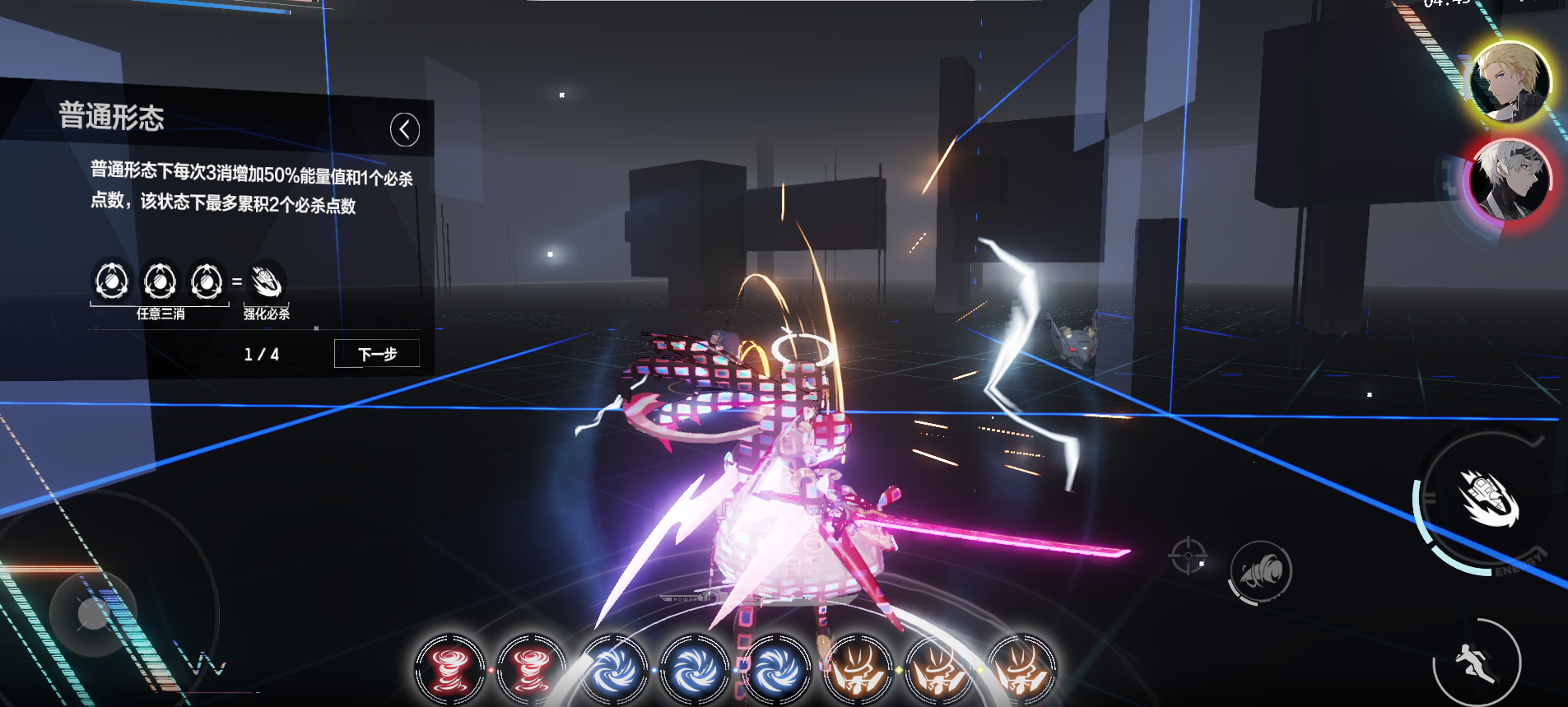Trigger the signature move button beside the crosshair
1568x707 pixels.
[1260, 571]
